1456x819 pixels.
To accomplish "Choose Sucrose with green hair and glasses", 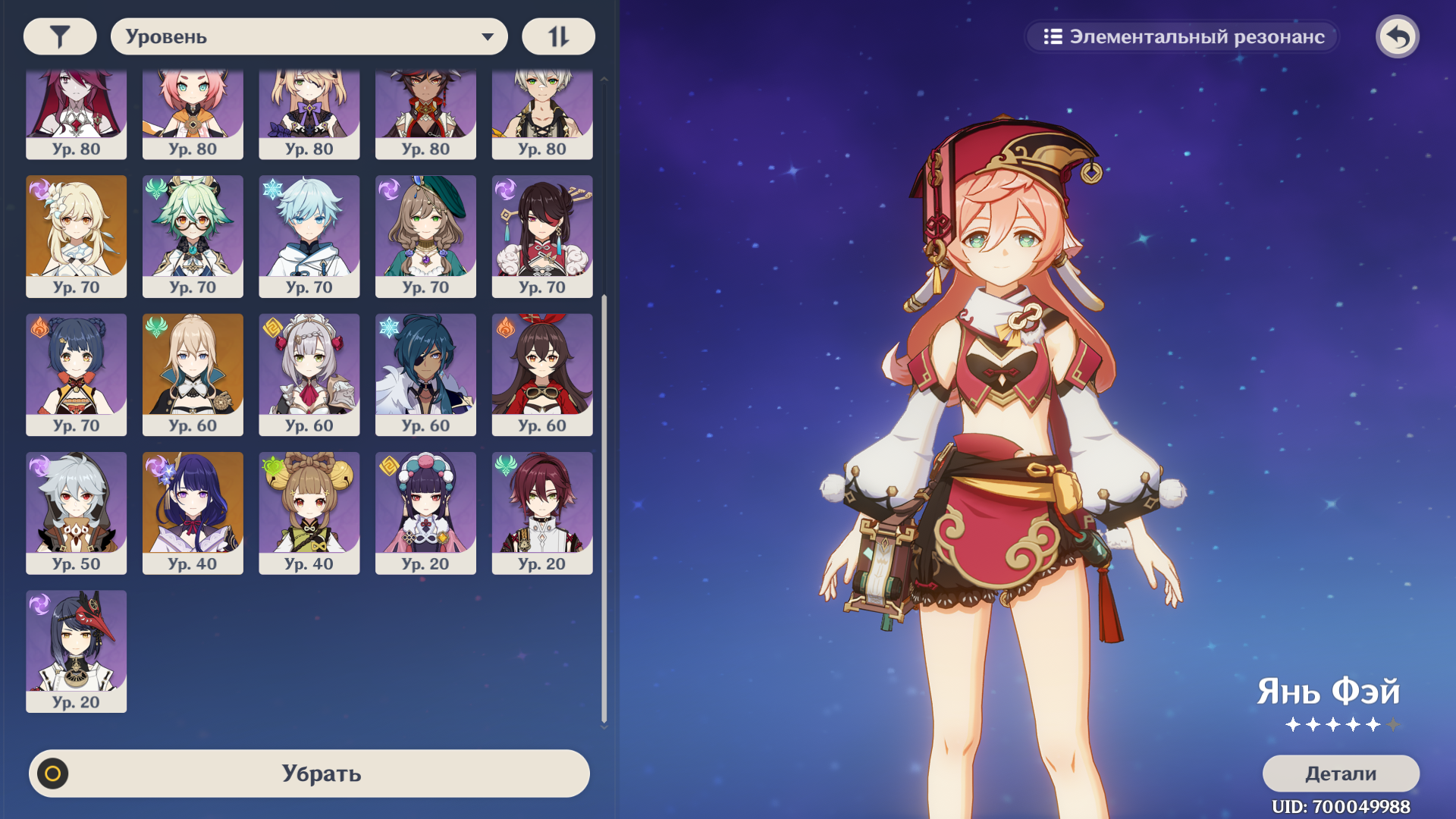I will click(x=193, y=235).
